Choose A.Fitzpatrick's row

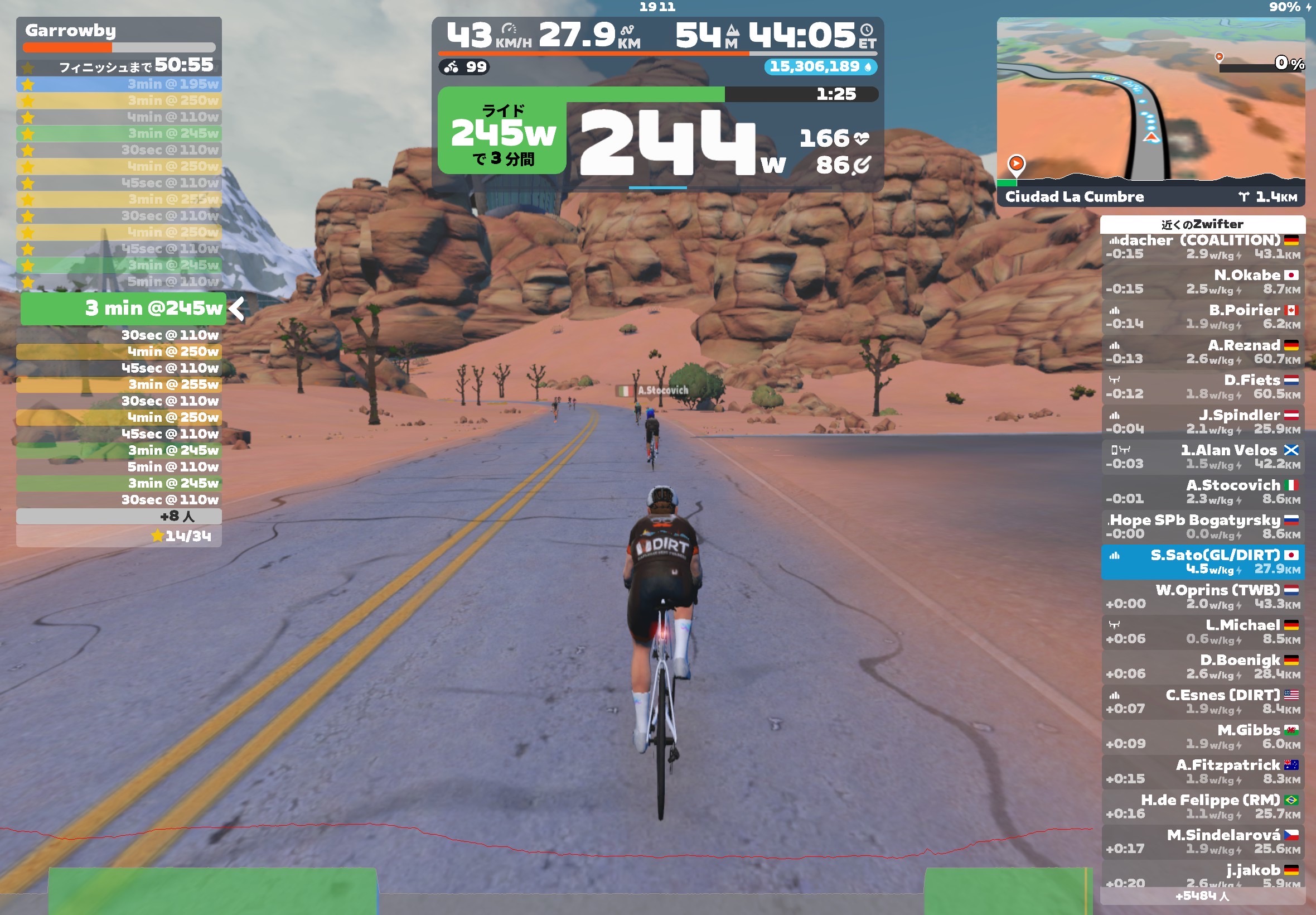1202,772
